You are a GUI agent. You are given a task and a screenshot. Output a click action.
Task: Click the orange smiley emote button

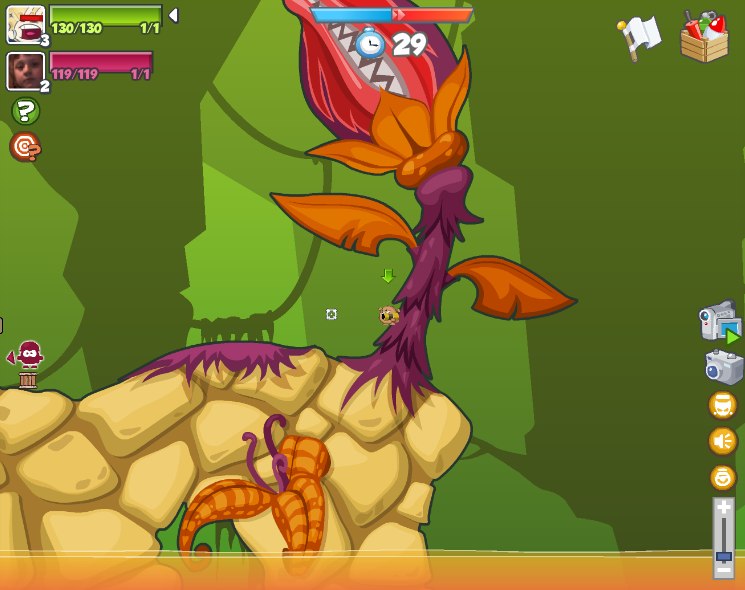pyautogui.click(x=722, y=477)
